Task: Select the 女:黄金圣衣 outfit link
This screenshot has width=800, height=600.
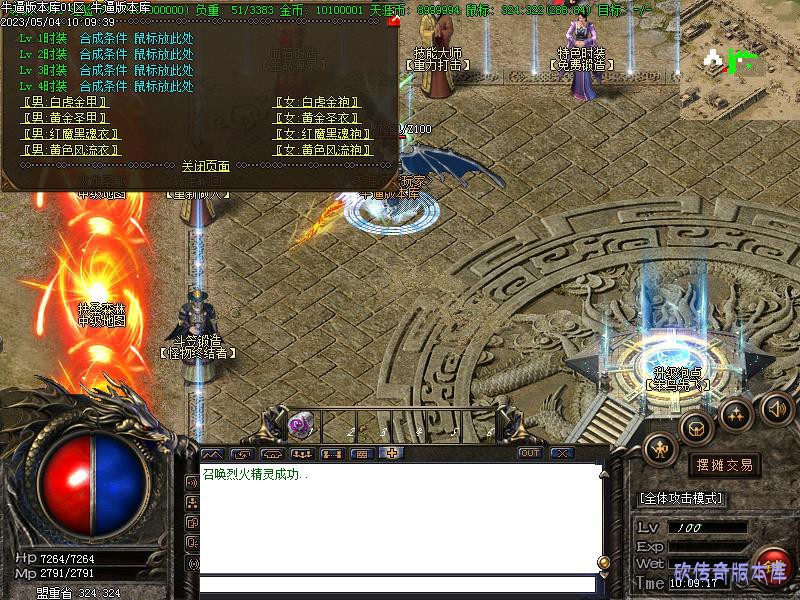Action: pyautogui.click(x=316, y=118)
